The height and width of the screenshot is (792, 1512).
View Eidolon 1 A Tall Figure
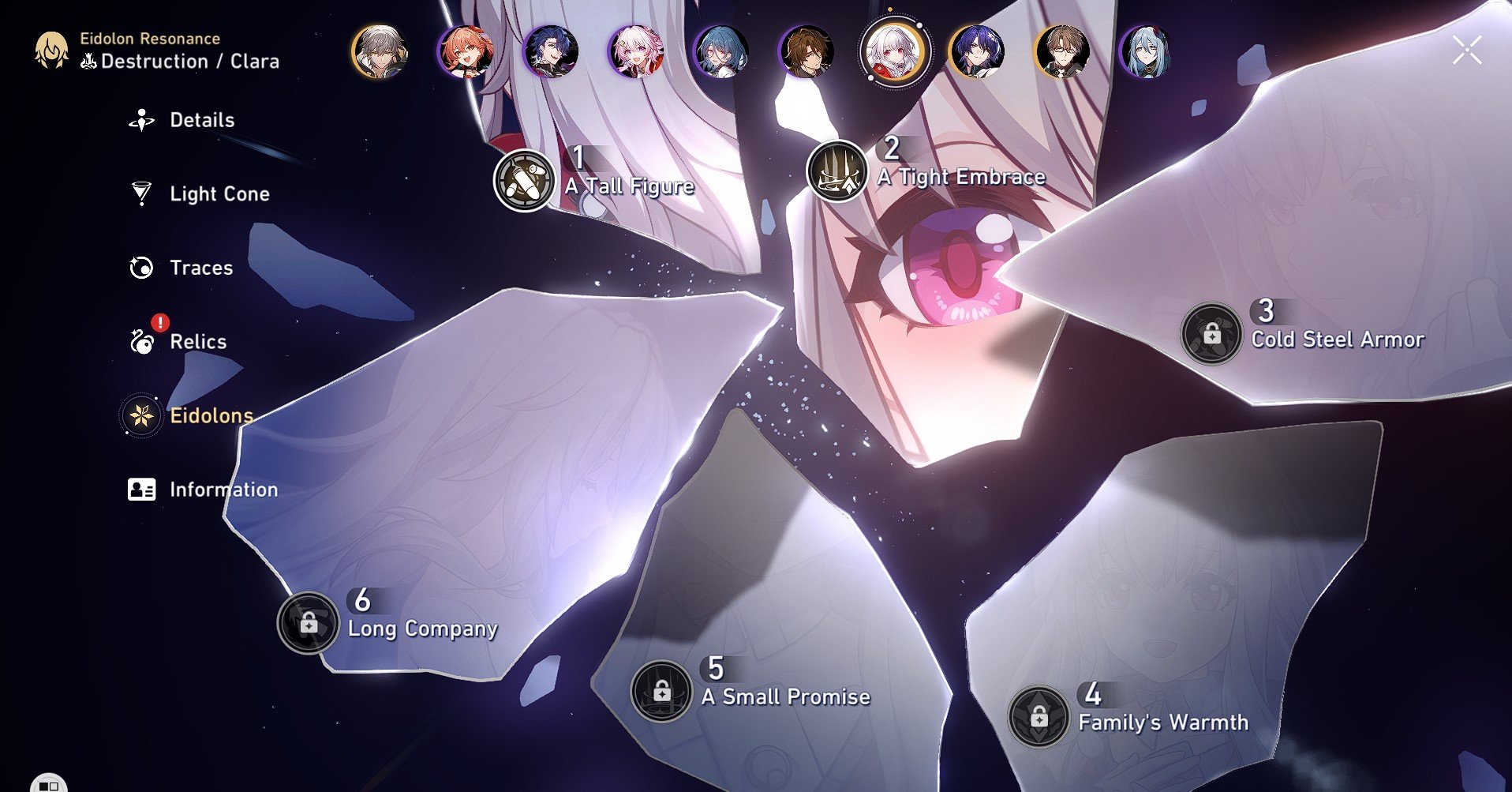(524, 180)
